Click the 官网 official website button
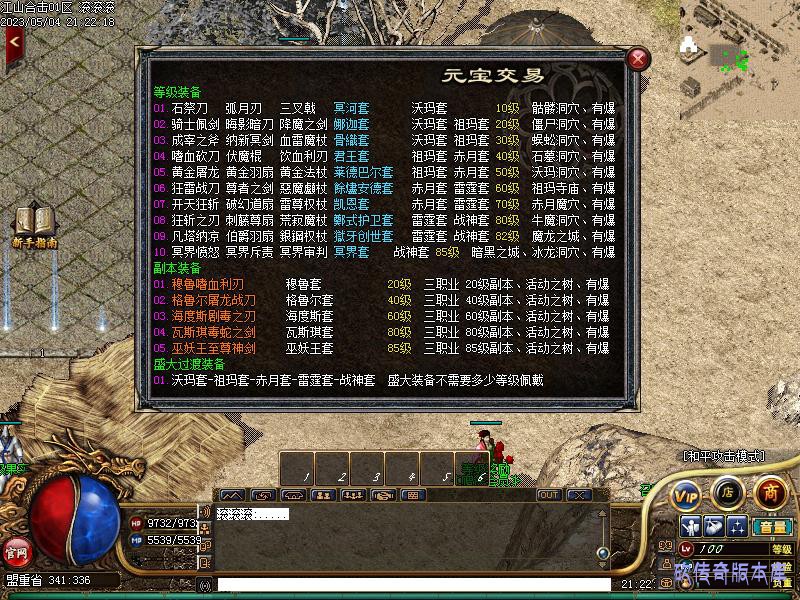Image resolution: width=800 pixels, height=600 pixels. 16,551
